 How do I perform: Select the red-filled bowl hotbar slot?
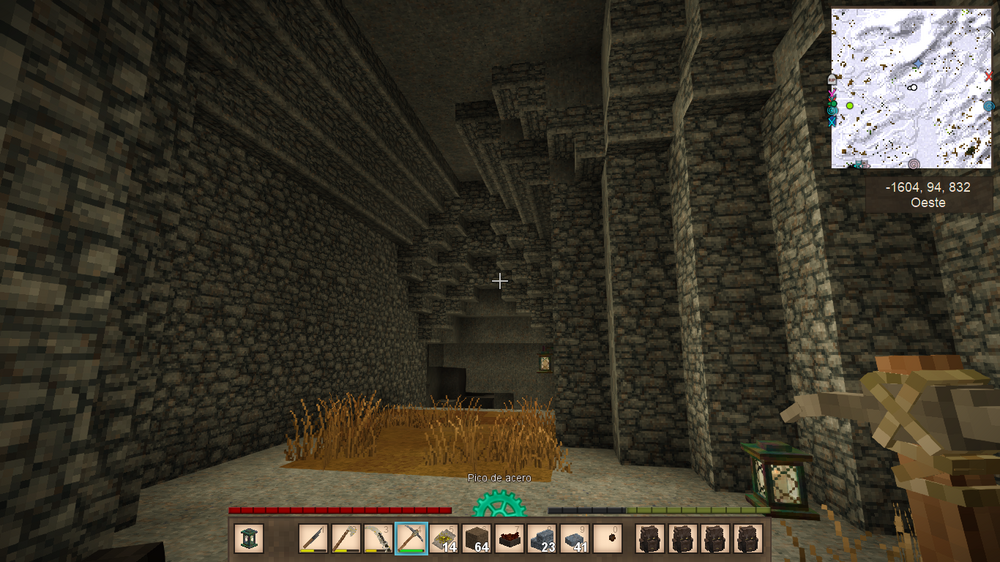pyautogui.click(x=509, y=538)
